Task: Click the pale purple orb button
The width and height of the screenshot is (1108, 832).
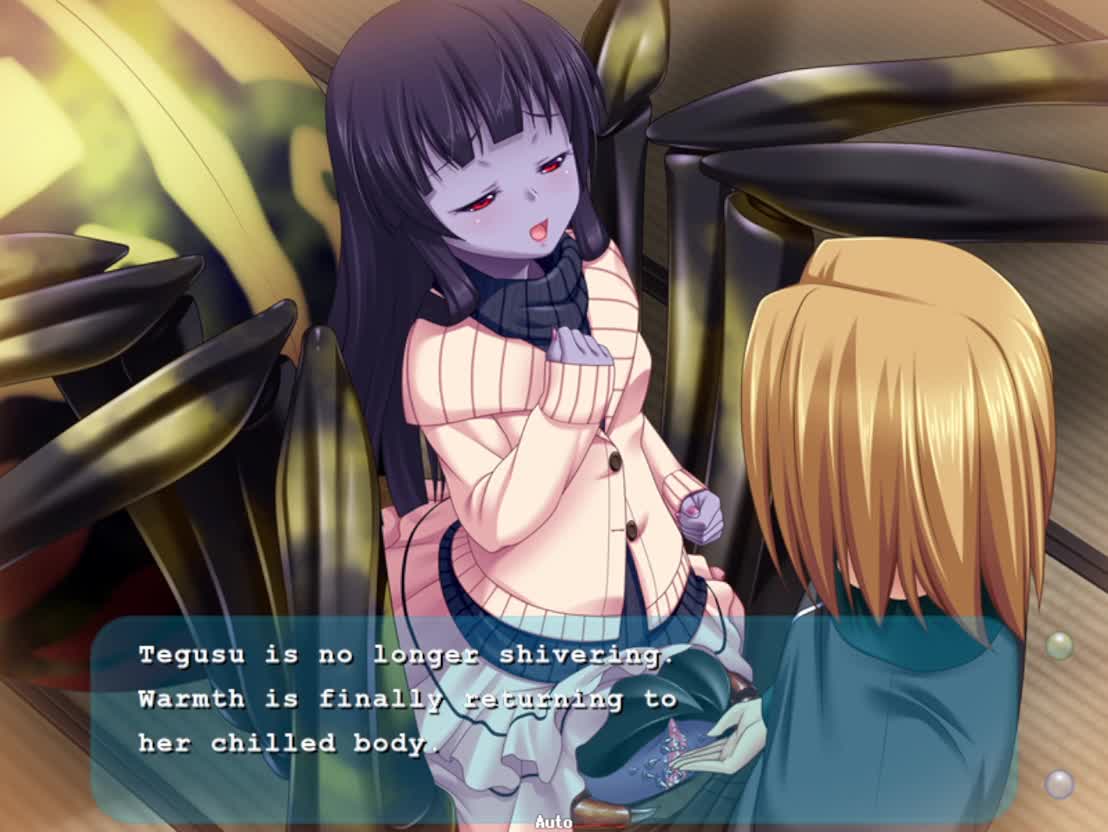Action: (x=1059, y=783)
